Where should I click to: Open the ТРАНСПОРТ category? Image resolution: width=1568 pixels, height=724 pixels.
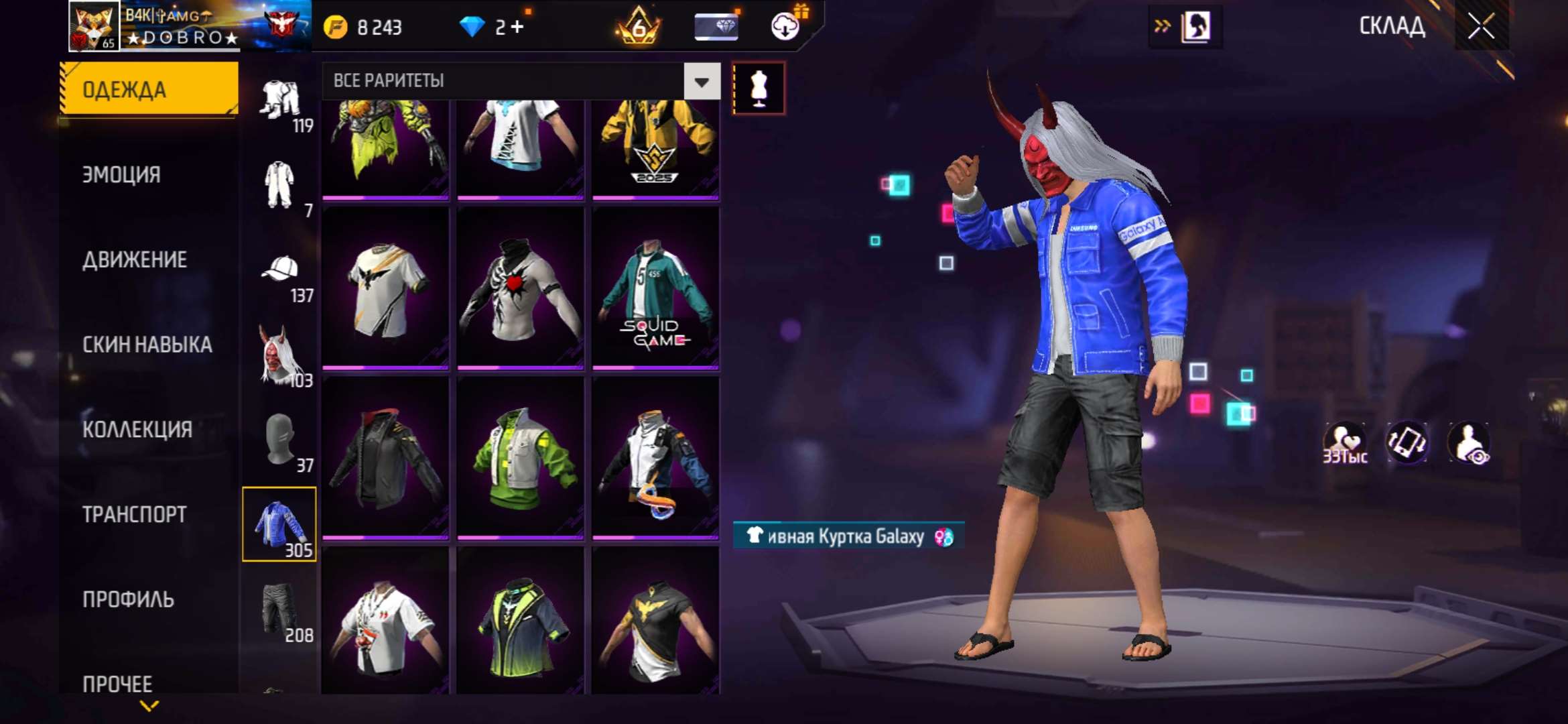tap(134, 515)
